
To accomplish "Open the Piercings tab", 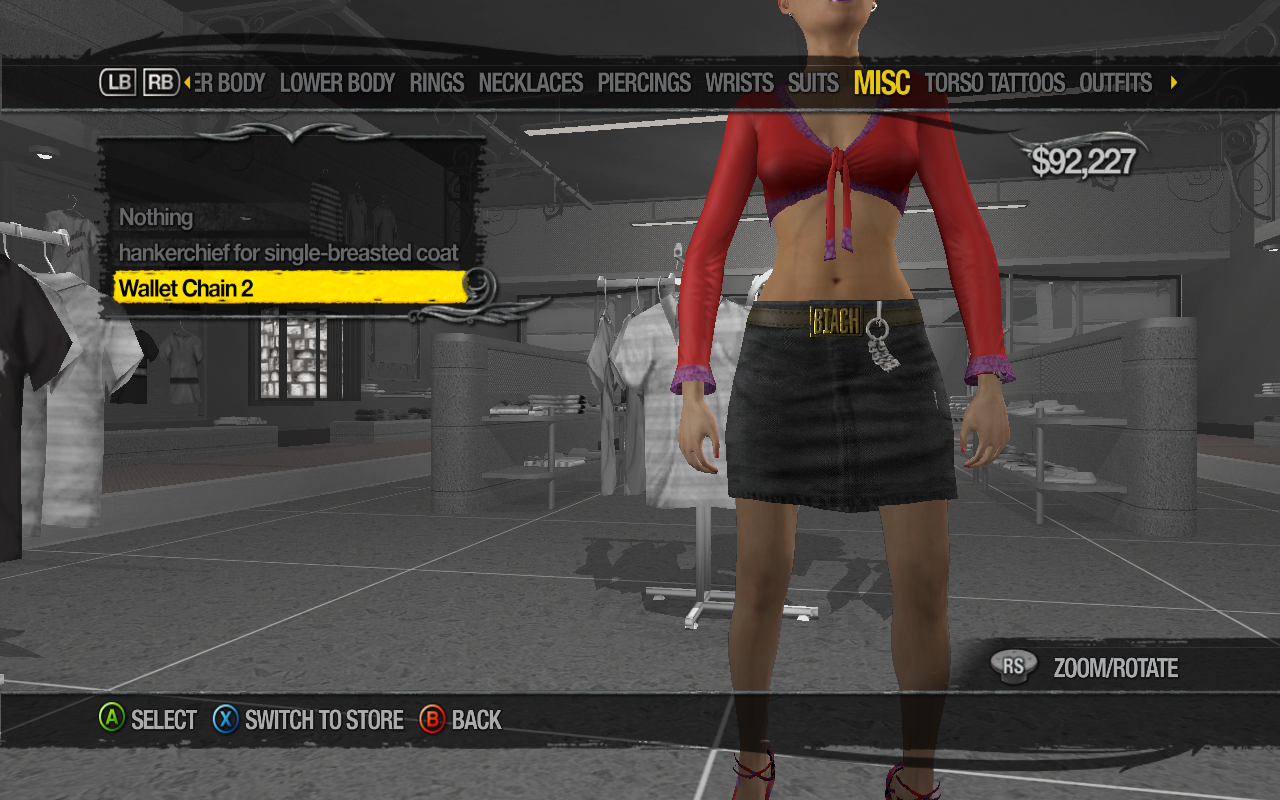I will tap(644, 83).
